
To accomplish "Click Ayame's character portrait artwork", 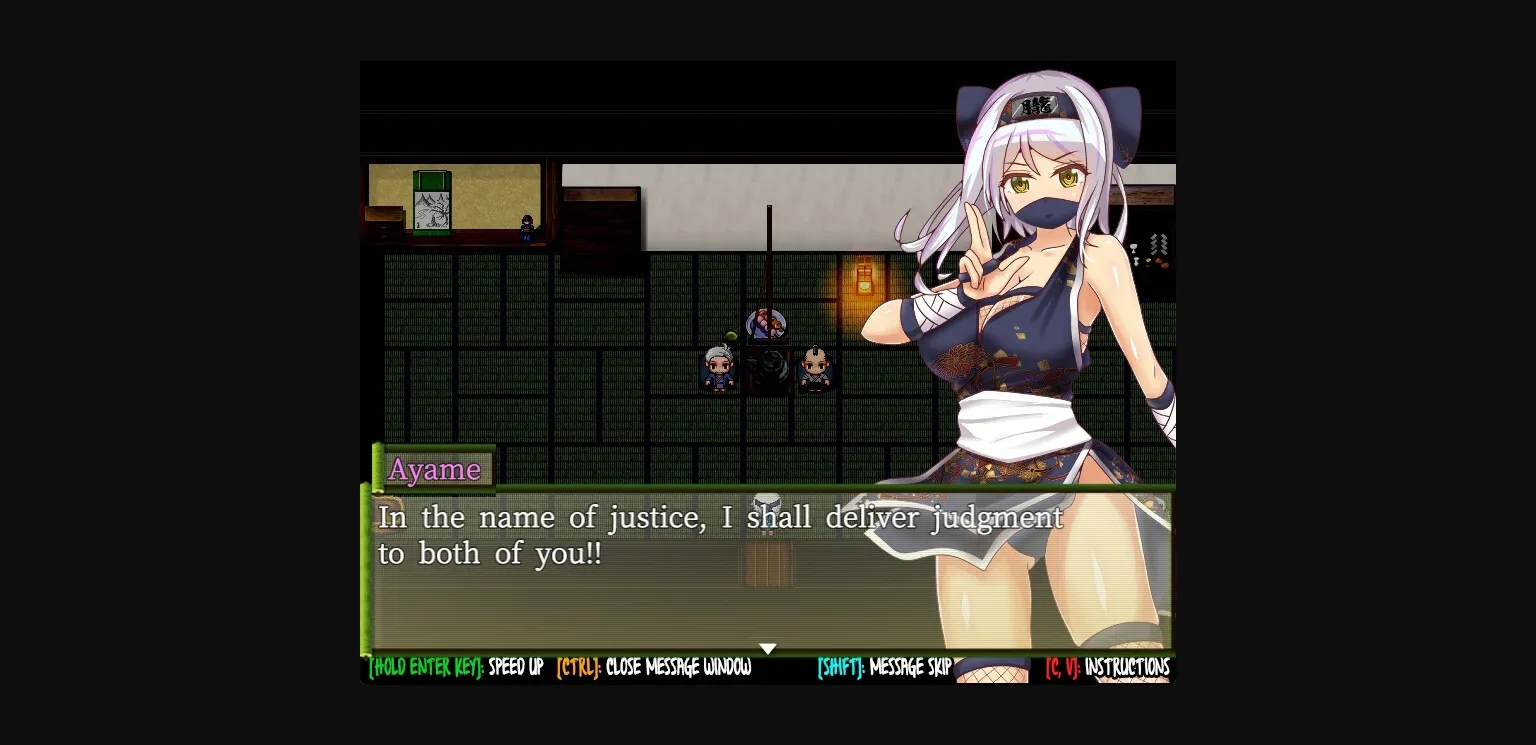I will coord(1020,300).
